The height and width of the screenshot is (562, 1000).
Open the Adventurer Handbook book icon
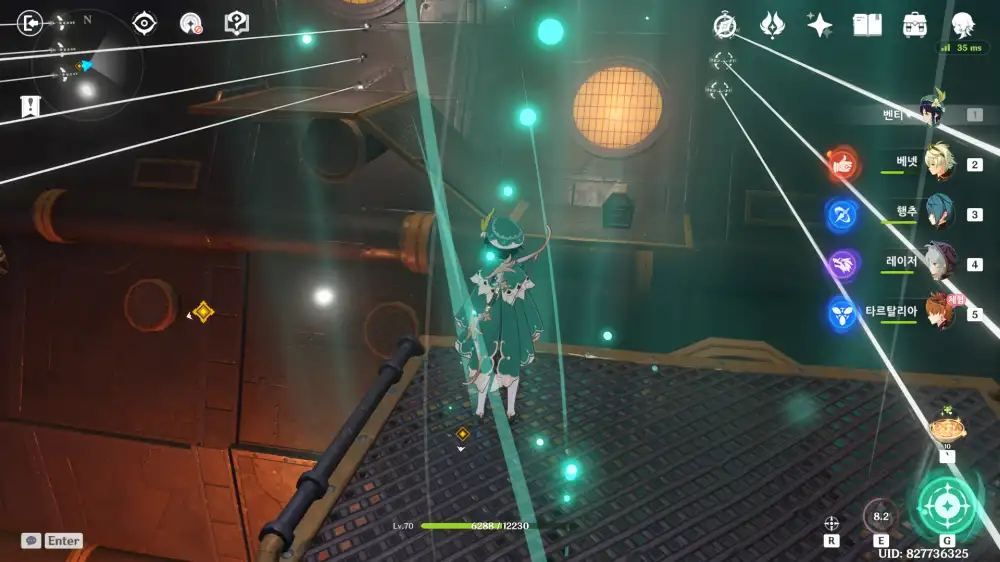[867, 25]
